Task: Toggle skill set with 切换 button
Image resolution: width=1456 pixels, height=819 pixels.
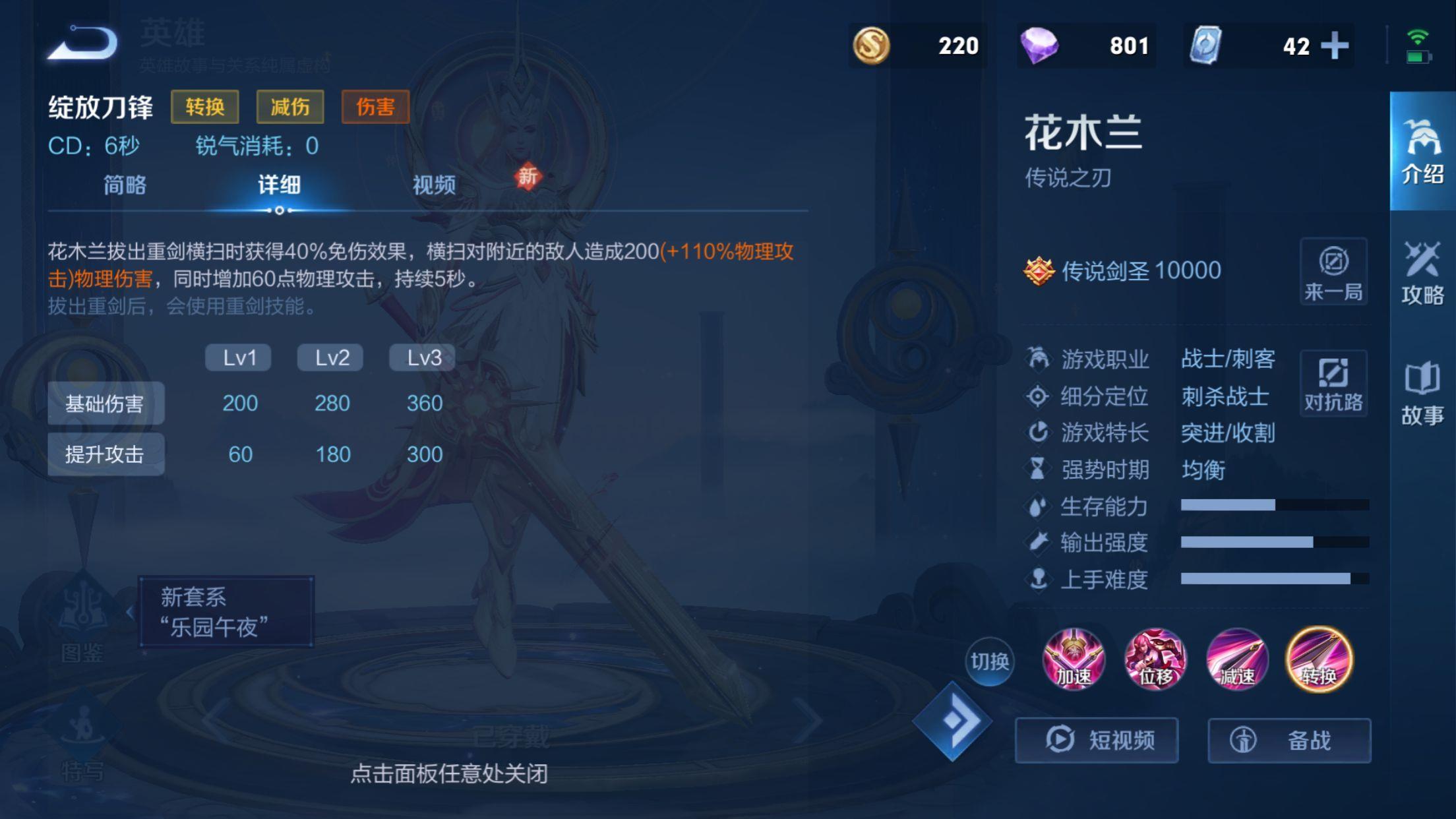Action: [x=989, y=661]
